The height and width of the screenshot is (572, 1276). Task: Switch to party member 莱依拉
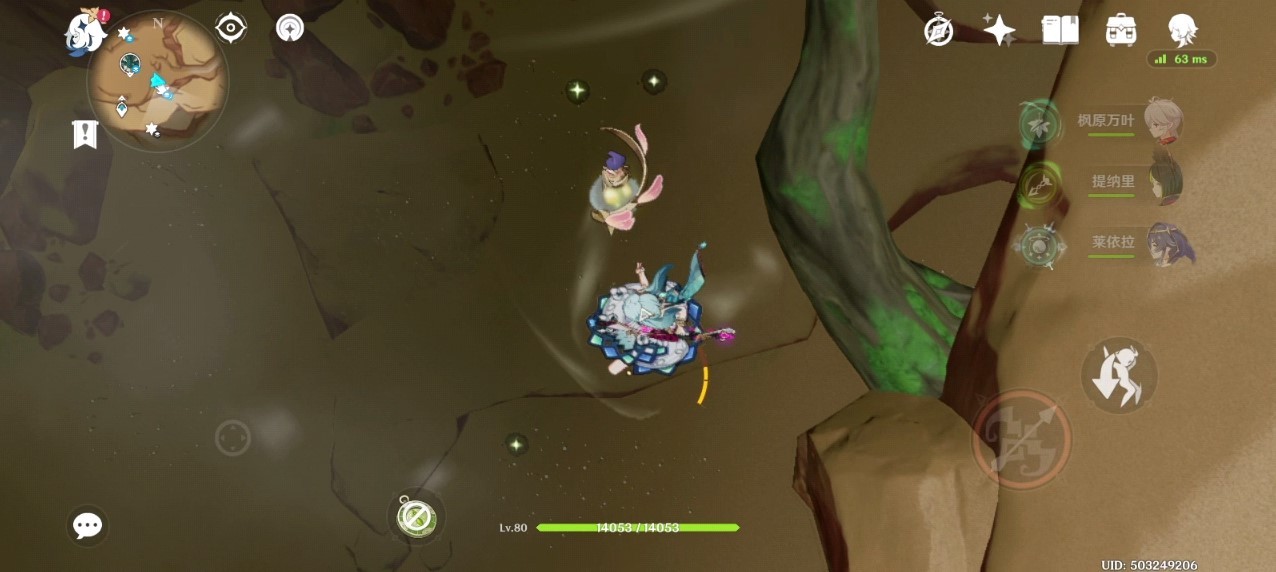(1162, 244)
